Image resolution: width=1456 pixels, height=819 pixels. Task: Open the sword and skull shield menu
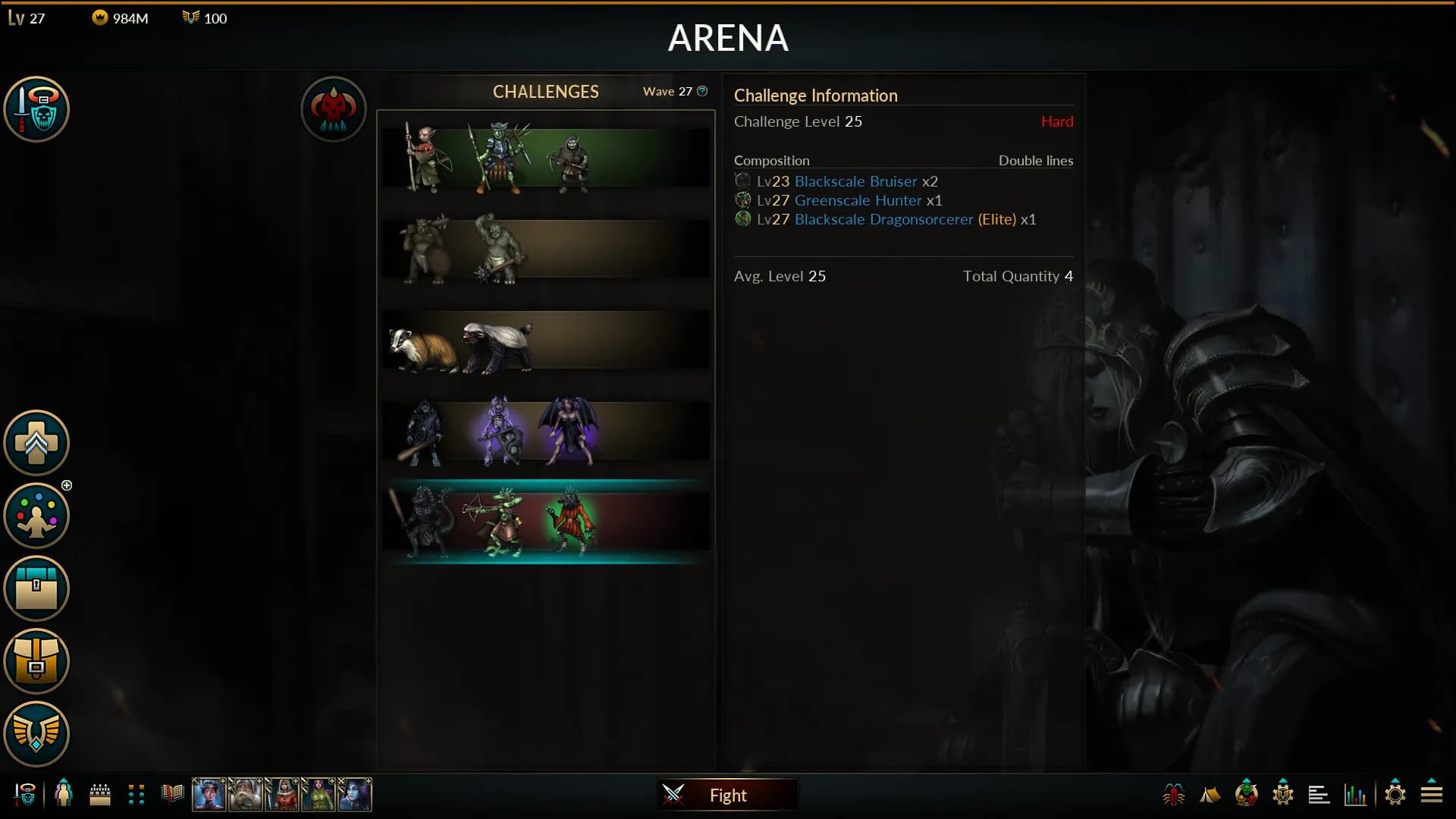[x=36, y=108]
